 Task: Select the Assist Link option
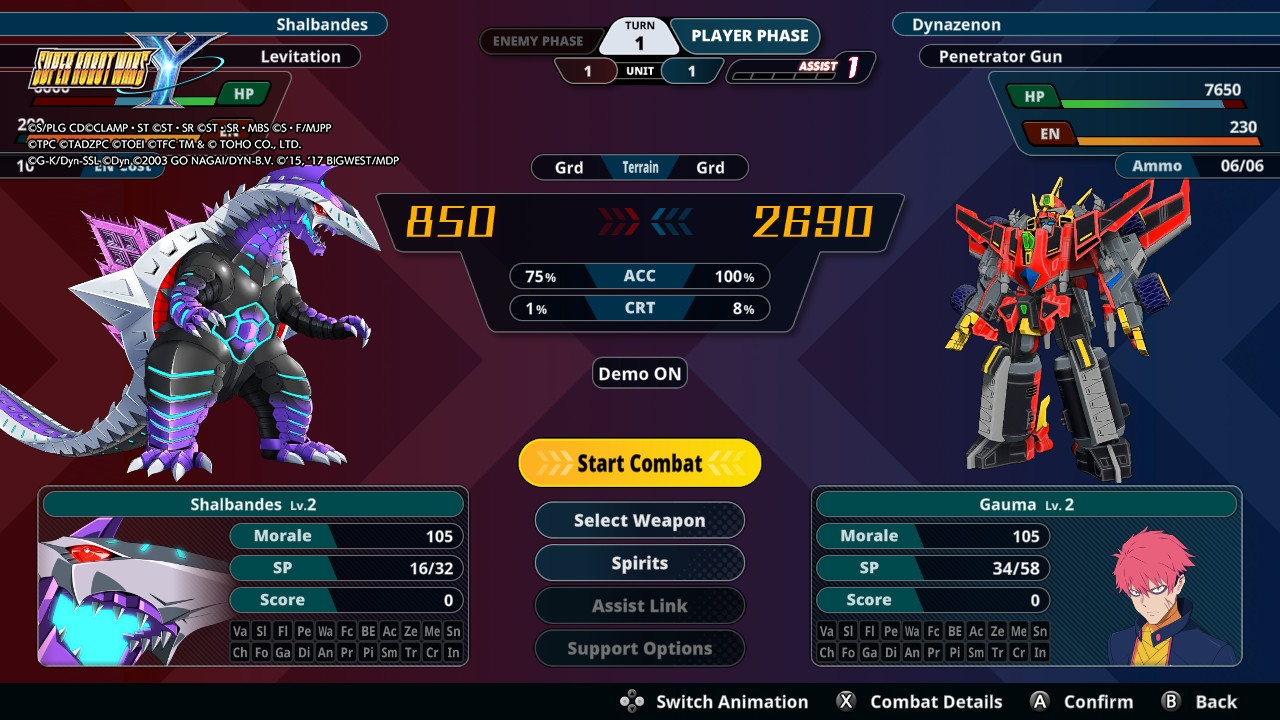(640, 606)
